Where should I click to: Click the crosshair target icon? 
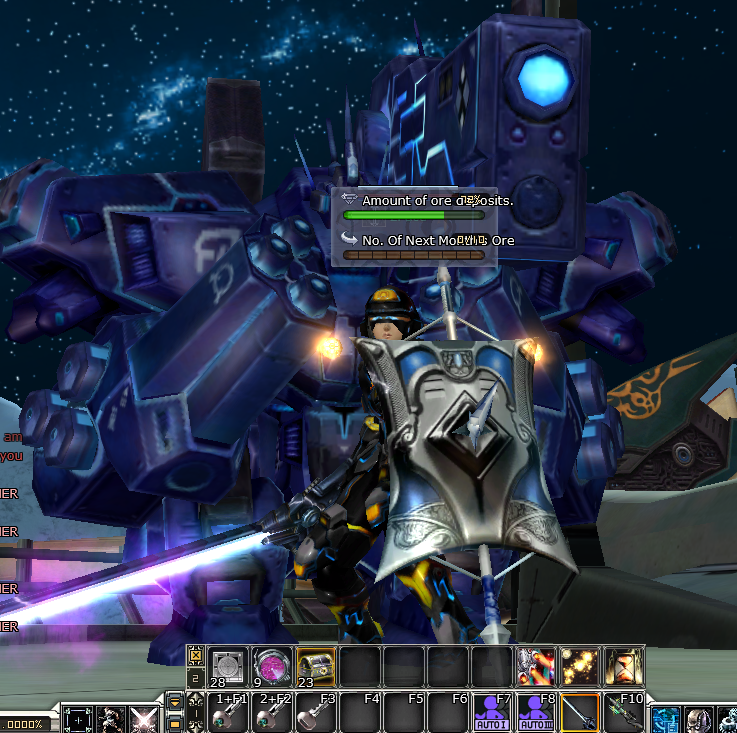(x=78, y=720)
